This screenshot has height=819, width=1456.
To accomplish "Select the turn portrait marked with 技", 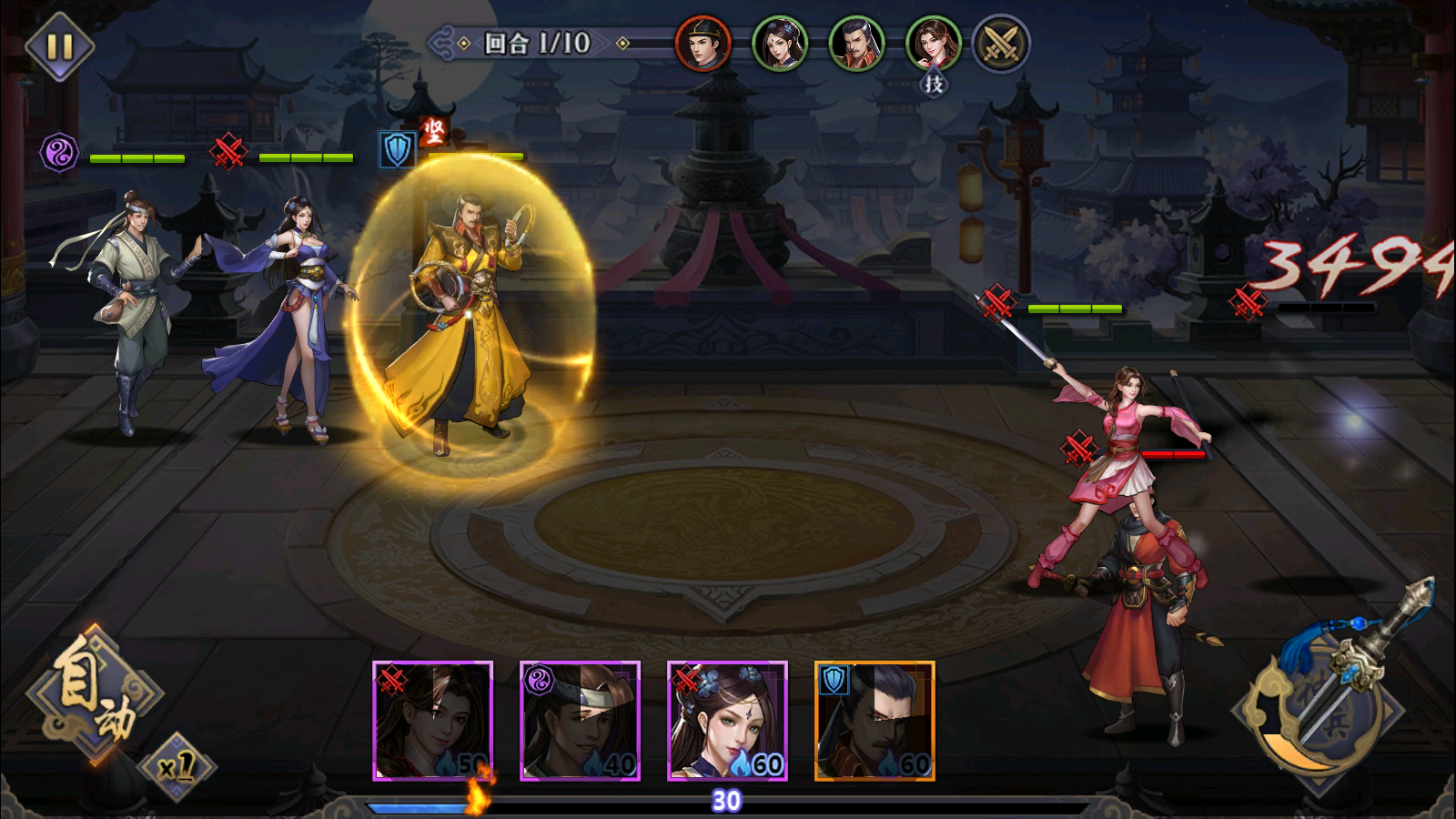I will pyautogui.click(x=933, y=44).
